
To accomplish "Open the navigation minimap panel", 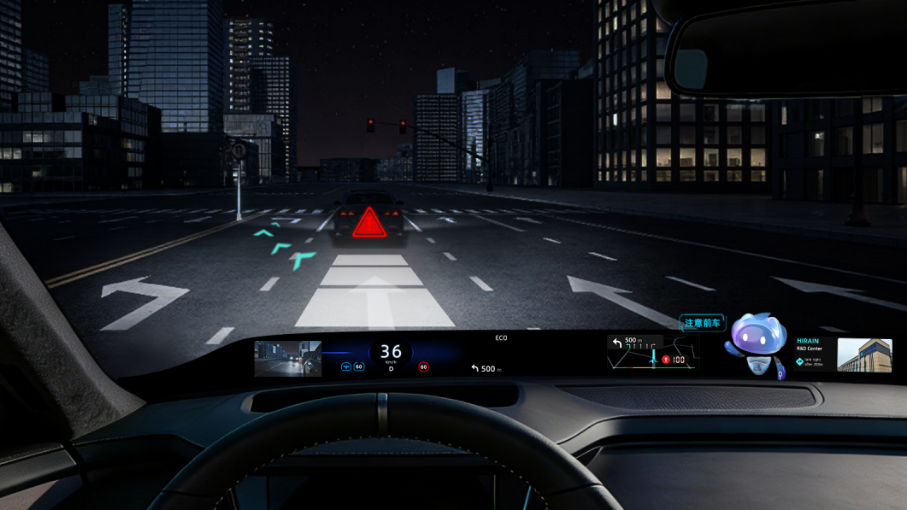I will click(x=652, y=353).
